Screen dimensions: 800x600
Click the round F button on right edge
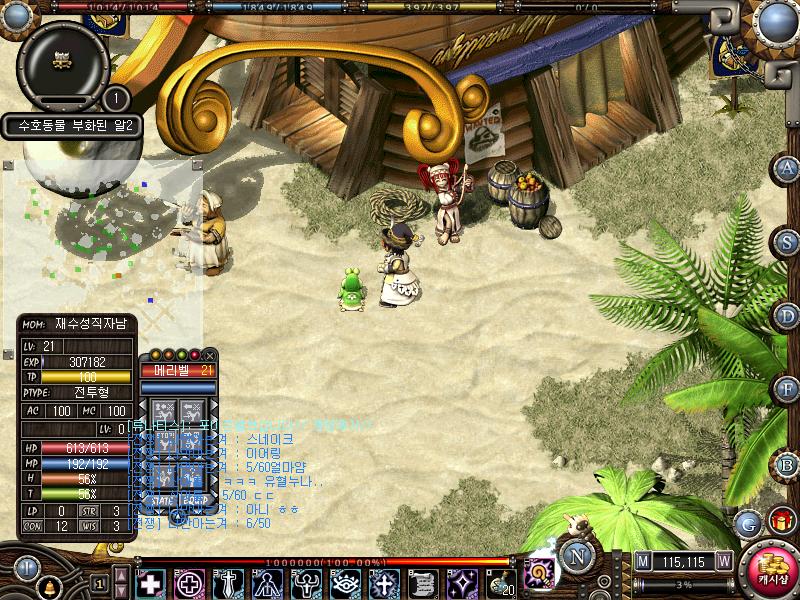coord(788,388)
